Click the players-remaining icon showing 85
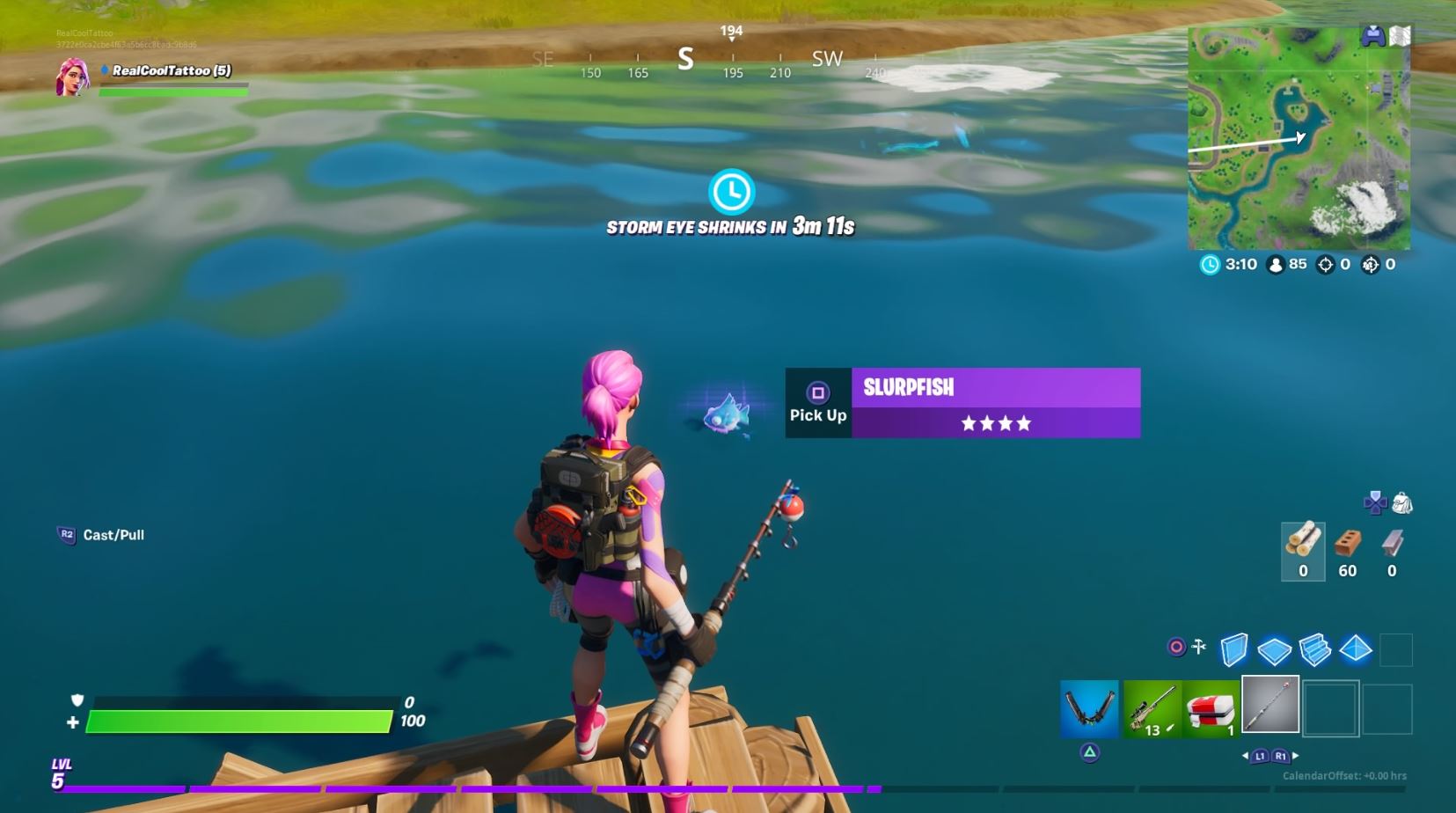The width and height of the screenshot is (1456, 813). coord(1275,264)
